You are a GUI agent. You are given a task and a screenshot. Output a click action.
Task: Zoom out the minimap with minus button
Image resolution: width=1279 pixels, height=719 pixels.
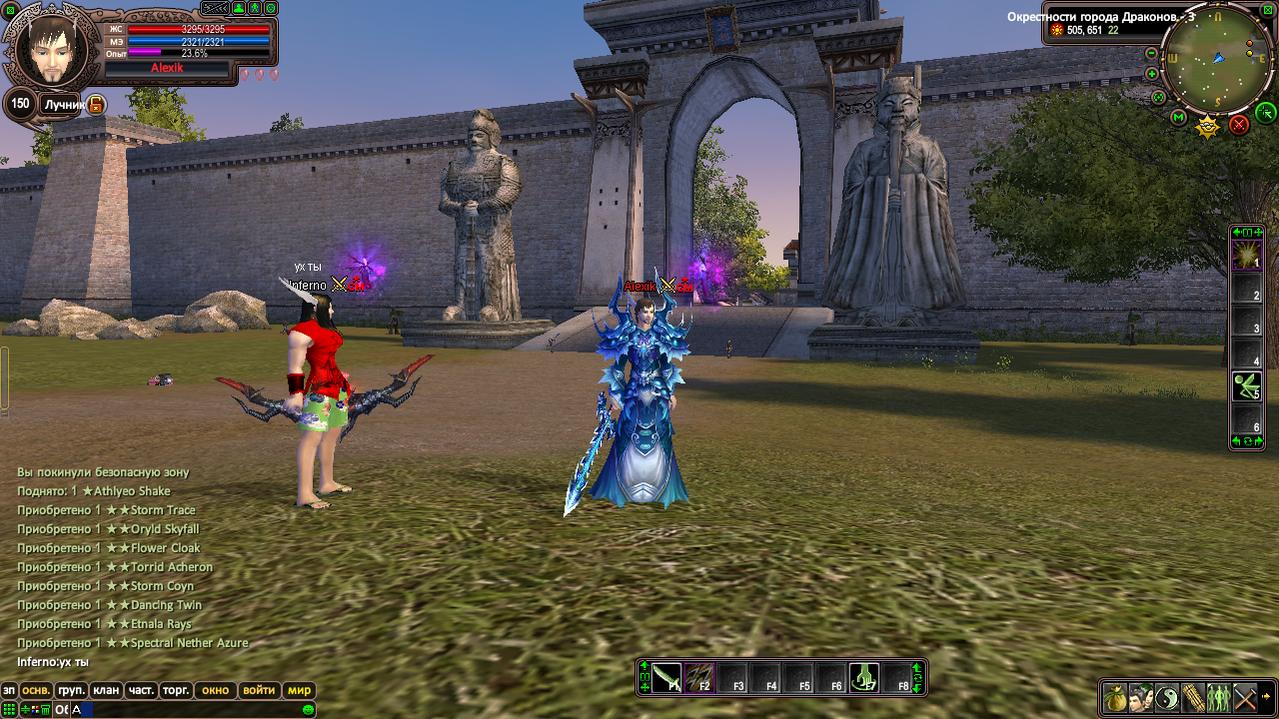pos(1151,53)
